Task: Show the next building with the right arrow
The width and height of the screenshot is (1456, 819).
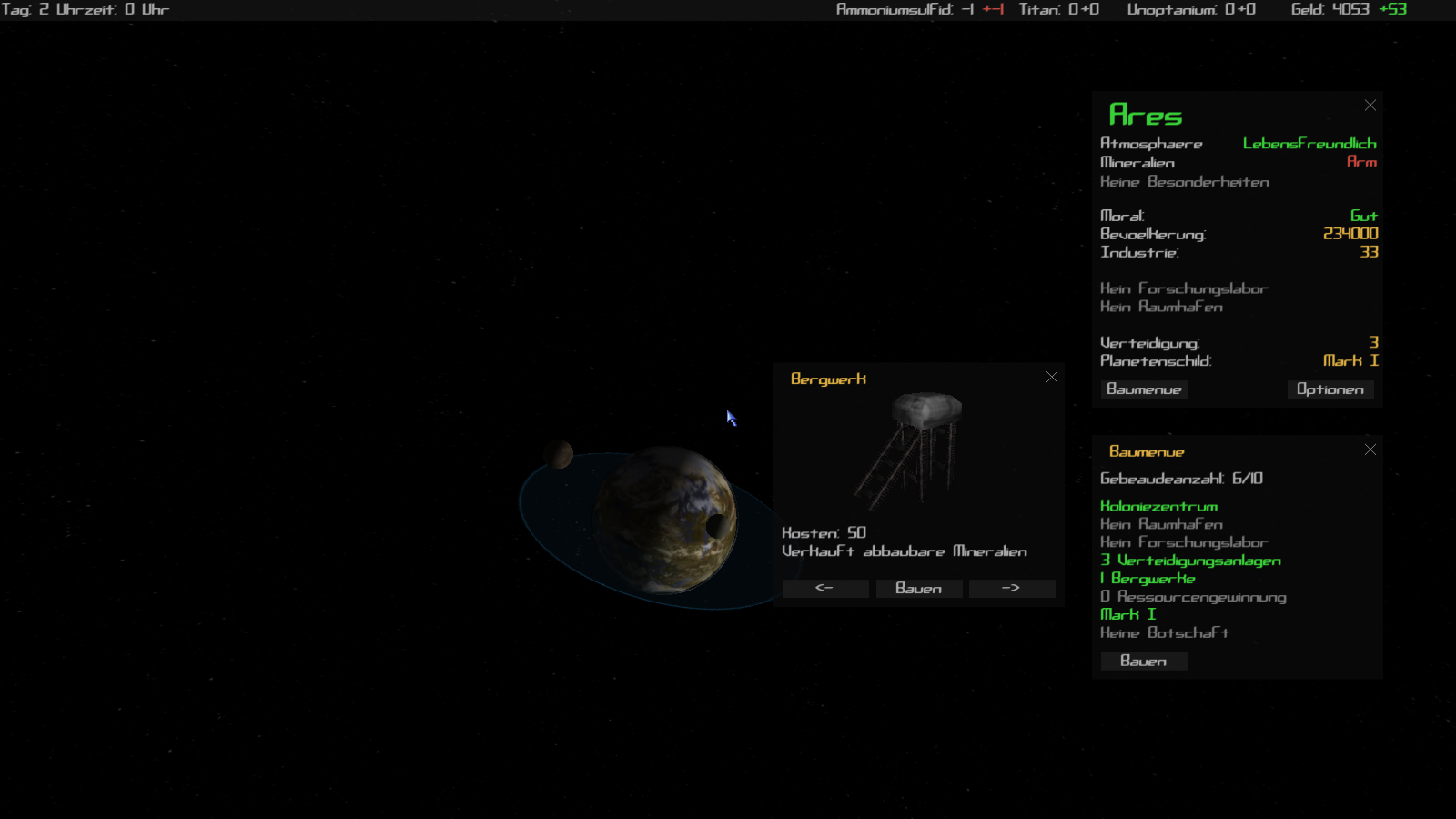Action: [1011, 589]
